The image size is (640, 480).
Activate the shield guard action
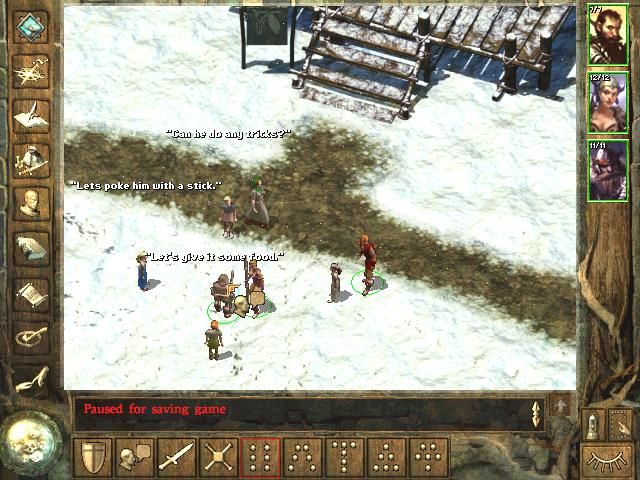(92, 458)
